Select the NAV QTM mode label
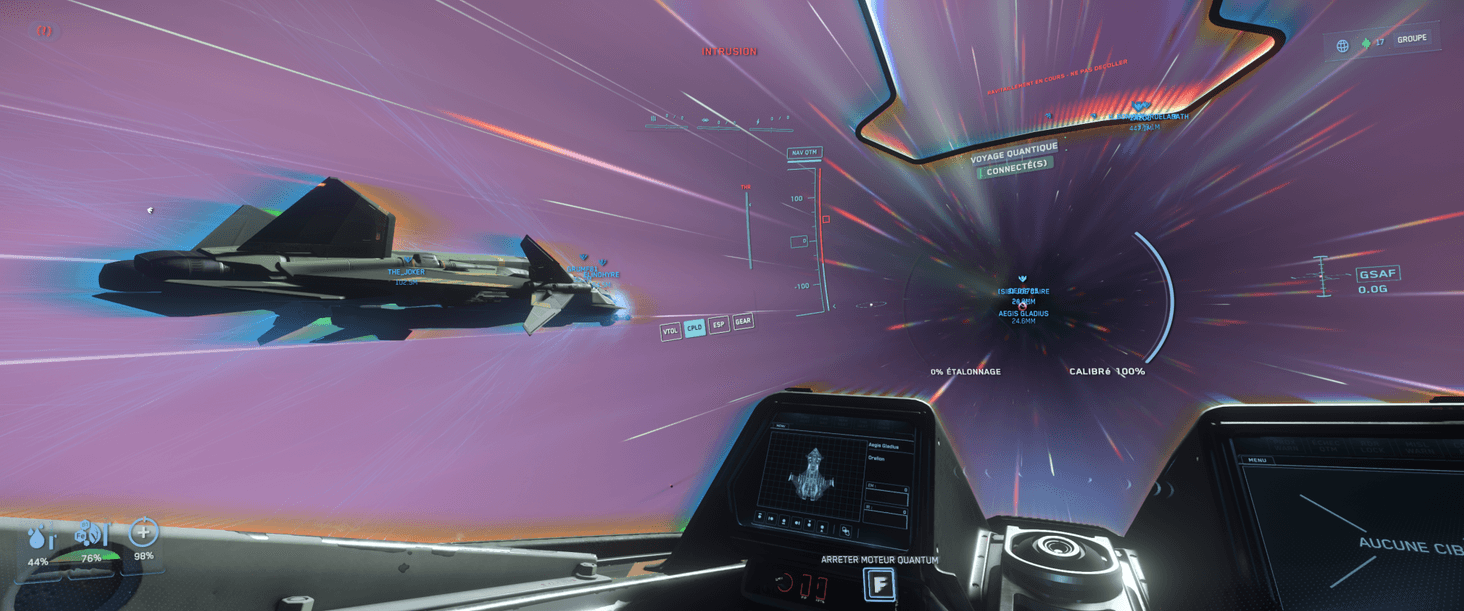The width and height of the screenshot is (1464, 611). (x=803, y=153)
